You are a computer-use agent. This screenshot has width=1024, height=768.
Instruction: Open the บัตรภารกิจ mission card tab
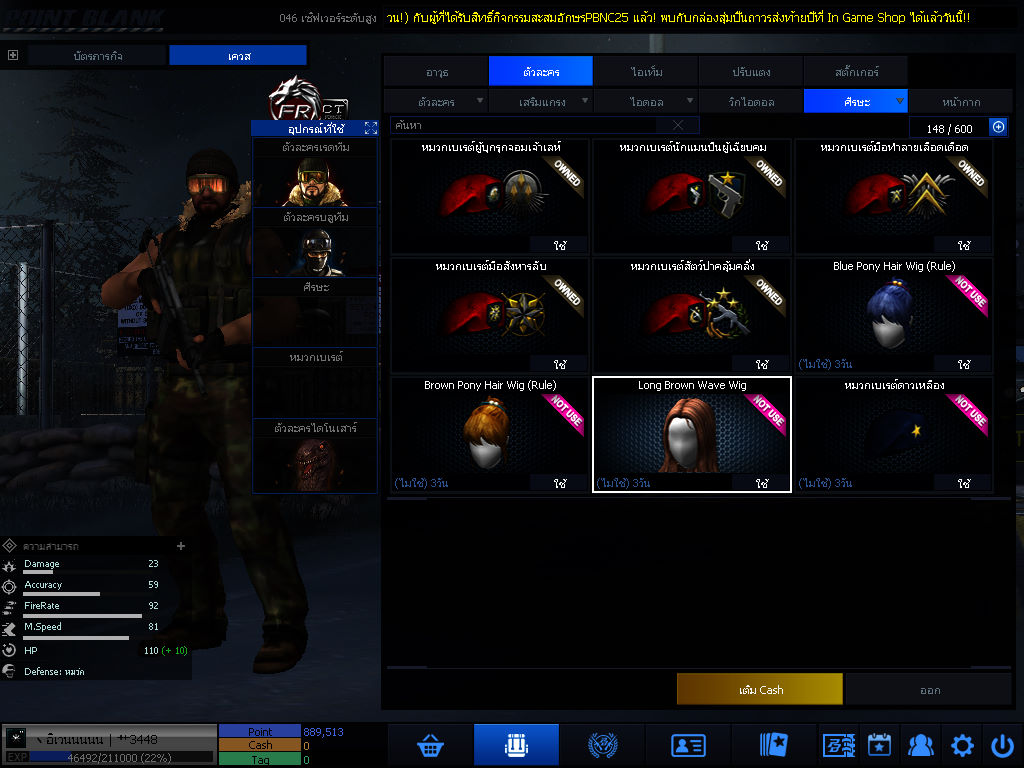pos(98,56)
